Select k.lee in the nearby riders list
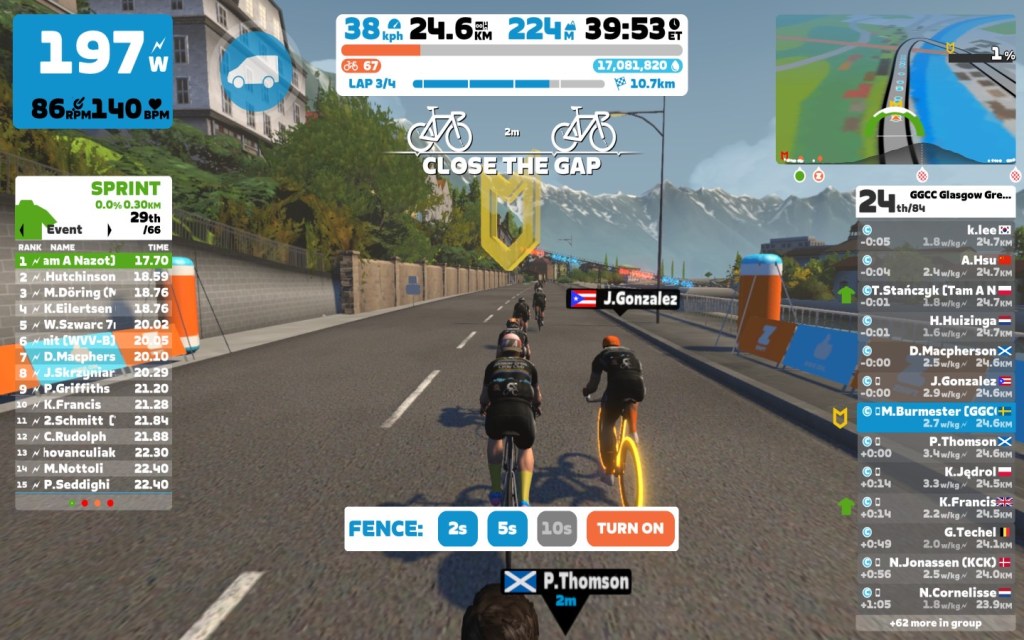Screen dimensions: 1024x640 pyautogui.click(x=936, y=235)
